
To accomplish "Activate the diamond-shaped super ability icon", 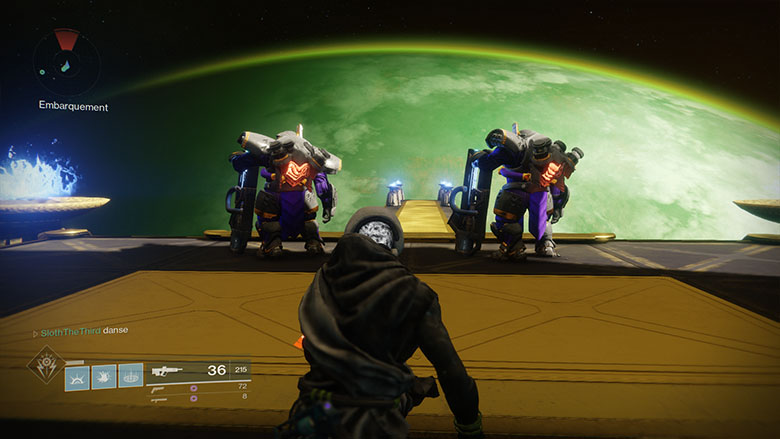I will (x=45, y=366).
